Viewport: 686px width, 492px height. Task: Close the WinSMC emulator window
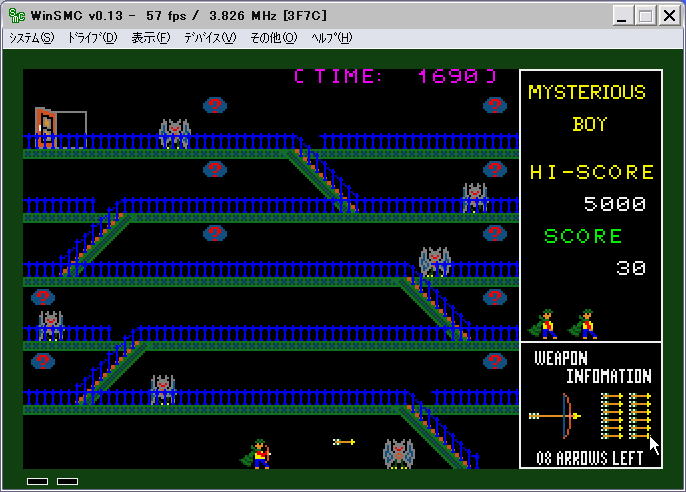667,15
